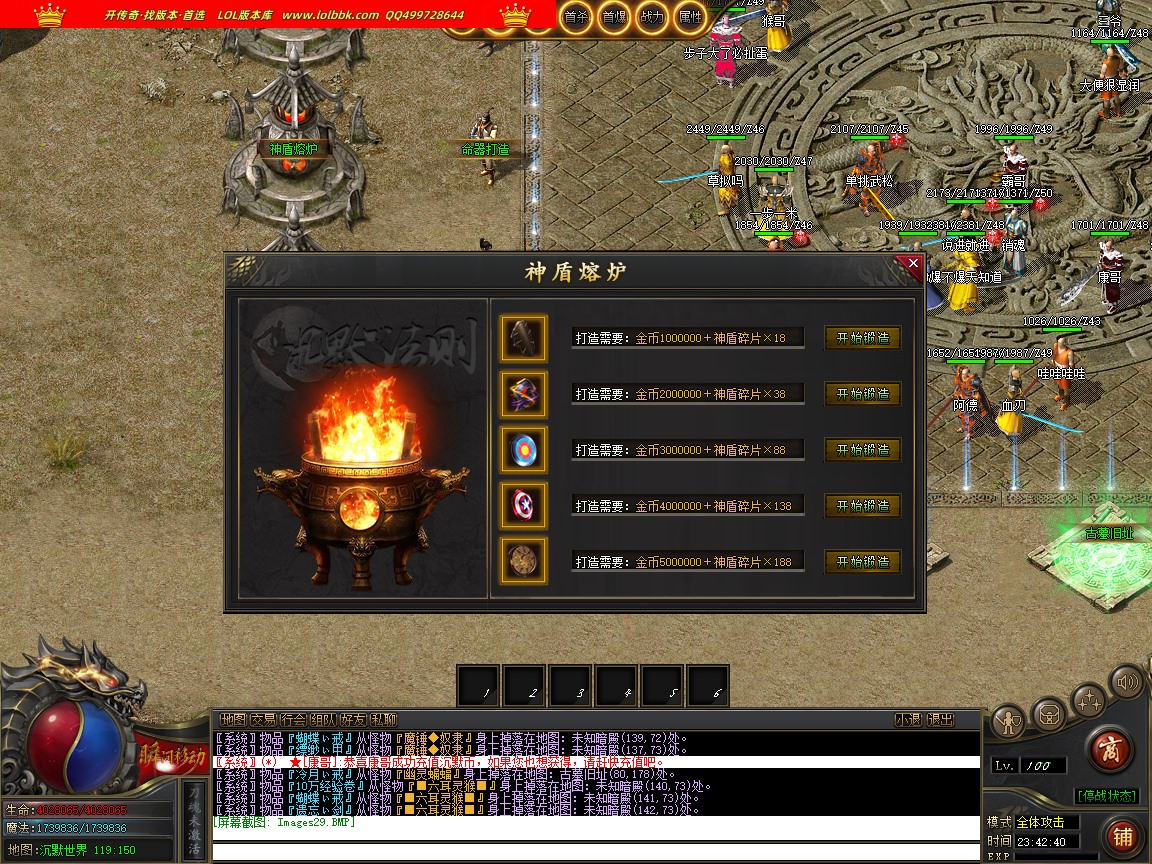
Task: Select the red-and-blue target shield icon
Action: pyautogui.click(x=524, y=450)
